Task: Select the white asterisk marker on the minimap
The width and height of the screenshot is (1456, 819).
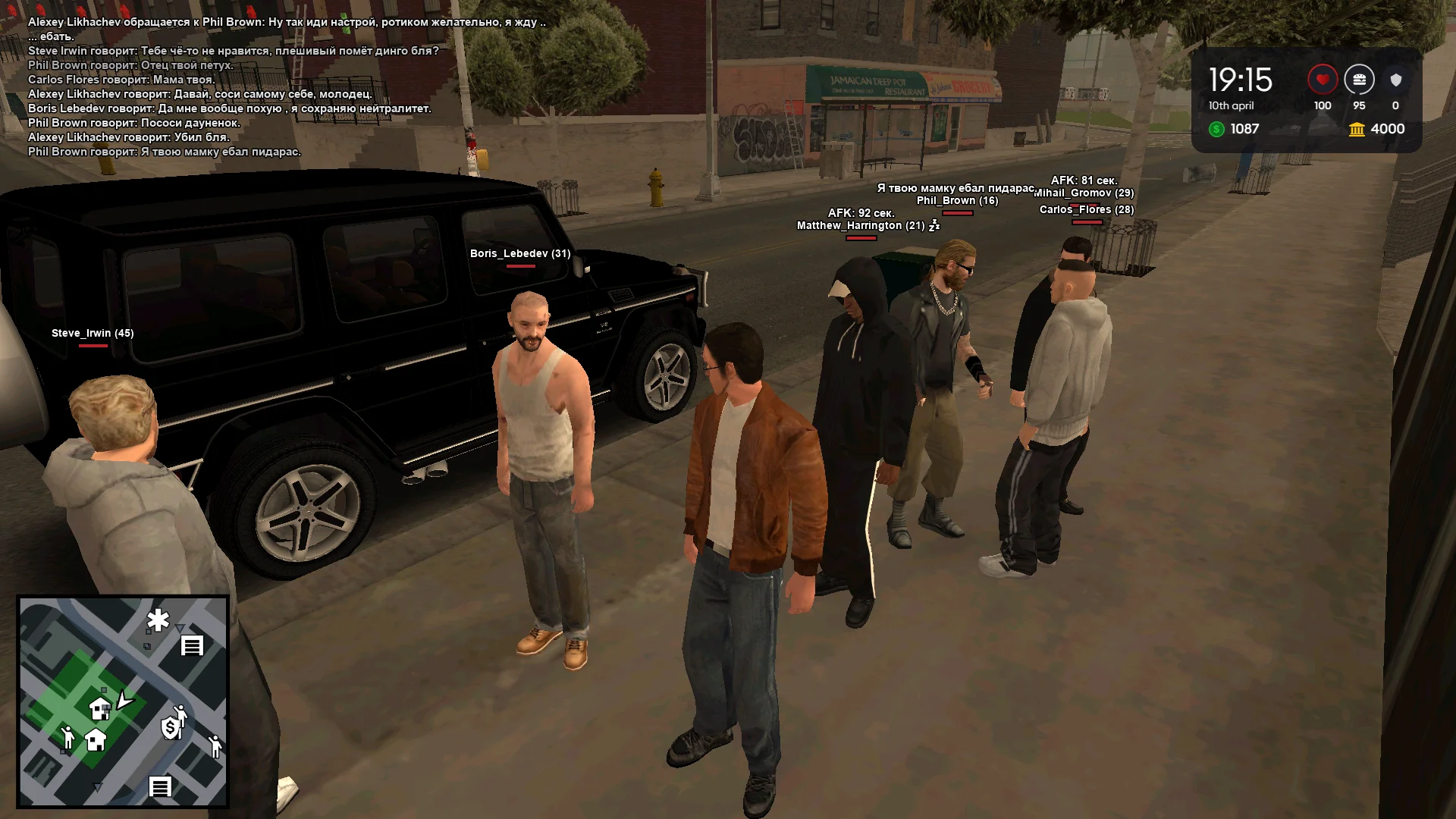Action: 158,620
